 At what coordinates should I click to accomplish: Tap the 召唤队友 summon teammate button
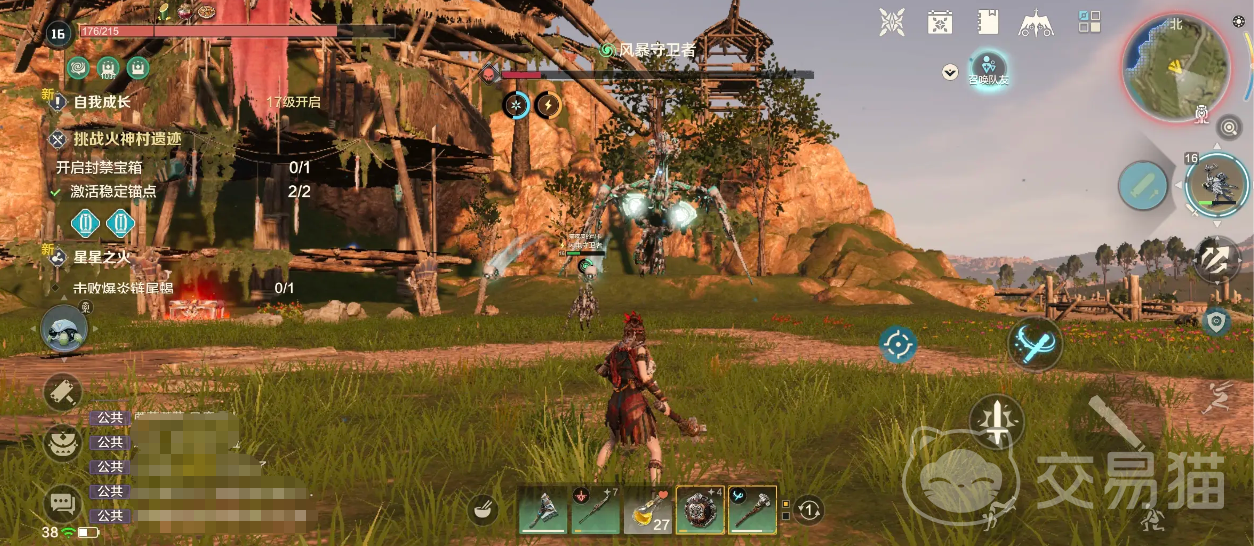tap(988, 68)
